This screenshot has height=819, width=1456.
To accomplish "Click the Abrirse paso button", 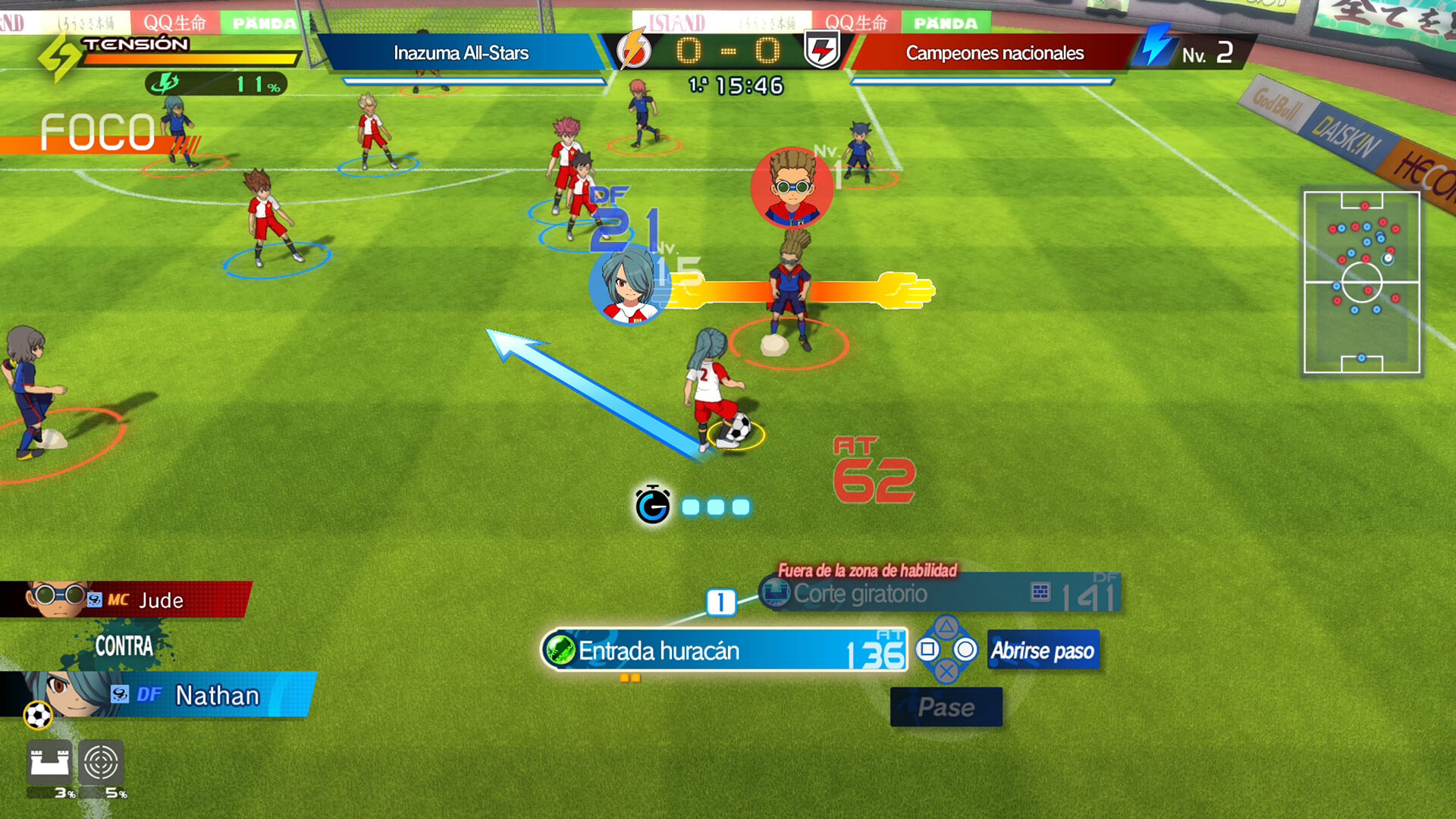I will [1043, 650].
